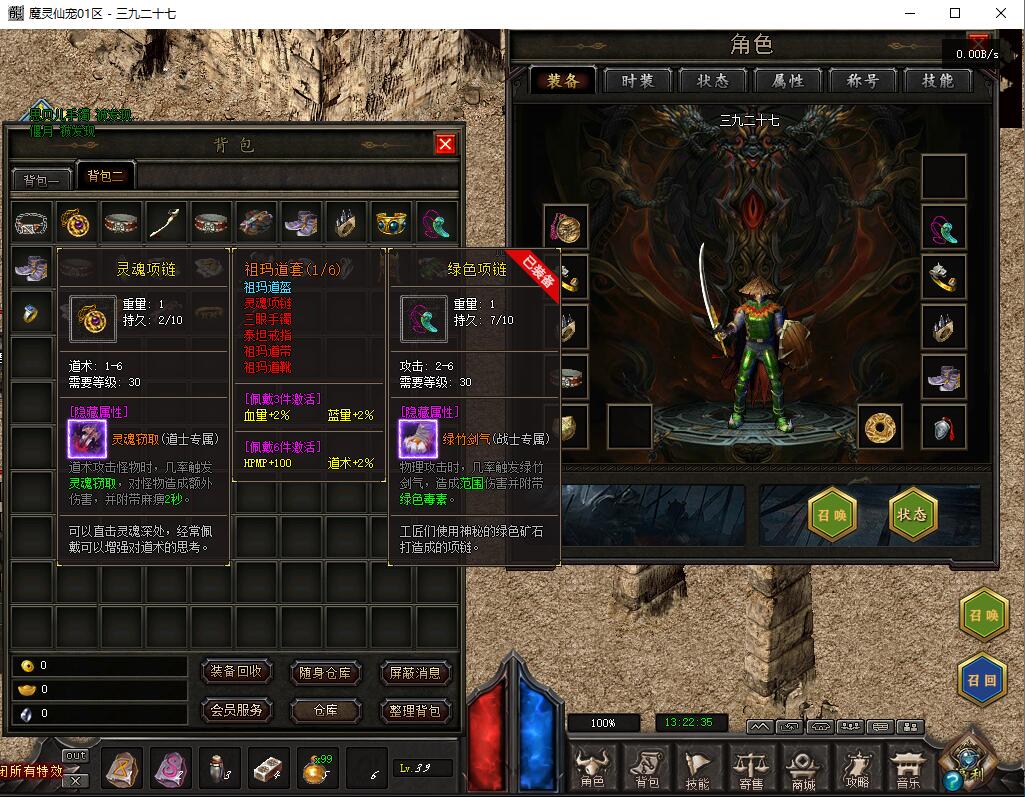Screen dimensions: 1025x797
Task: Toggle 音乐 music in the bottom menu
Action: [x=907, y=769]
